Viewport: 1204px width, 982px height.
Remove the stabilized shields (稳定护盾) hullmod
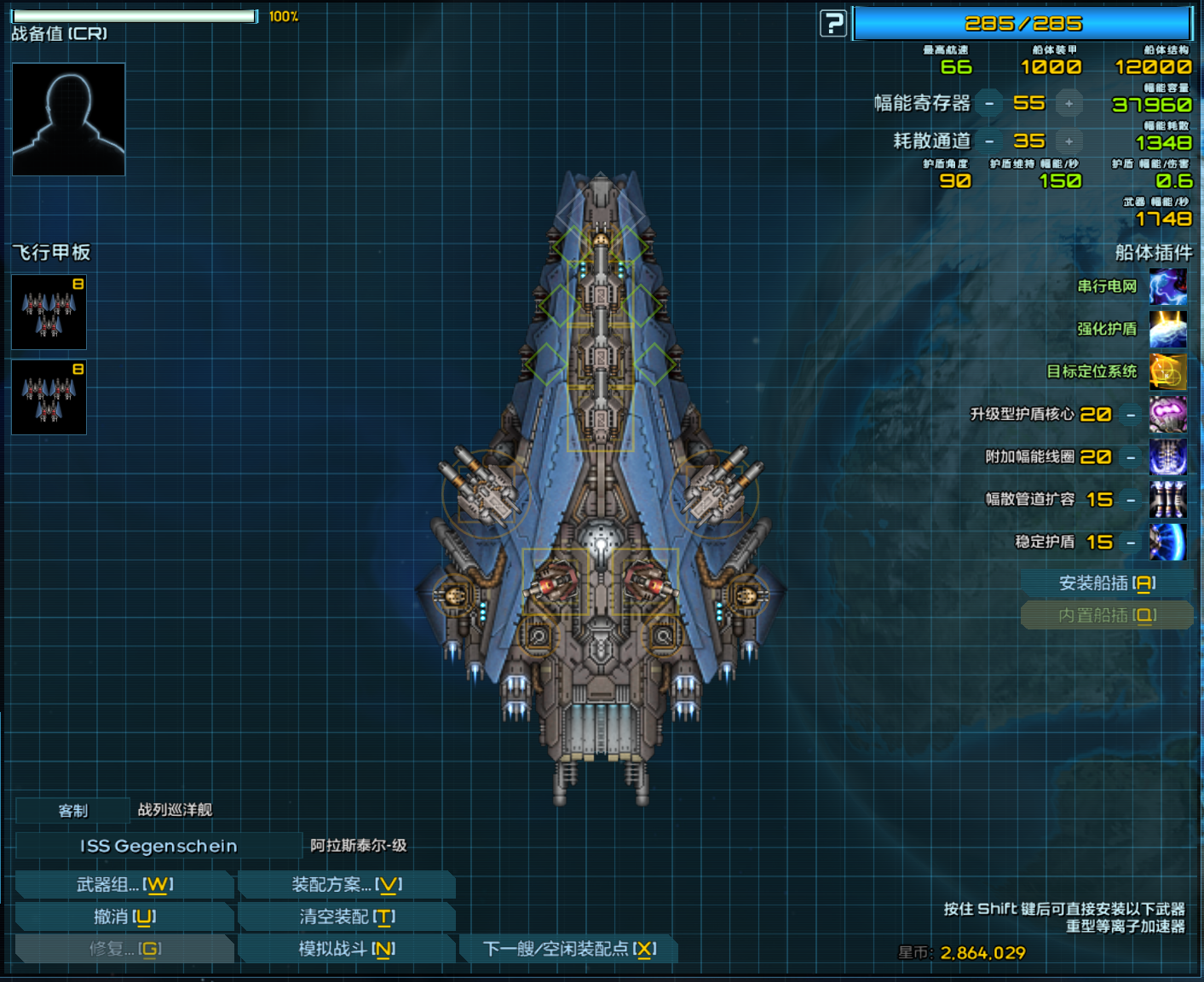[1131, 543]
